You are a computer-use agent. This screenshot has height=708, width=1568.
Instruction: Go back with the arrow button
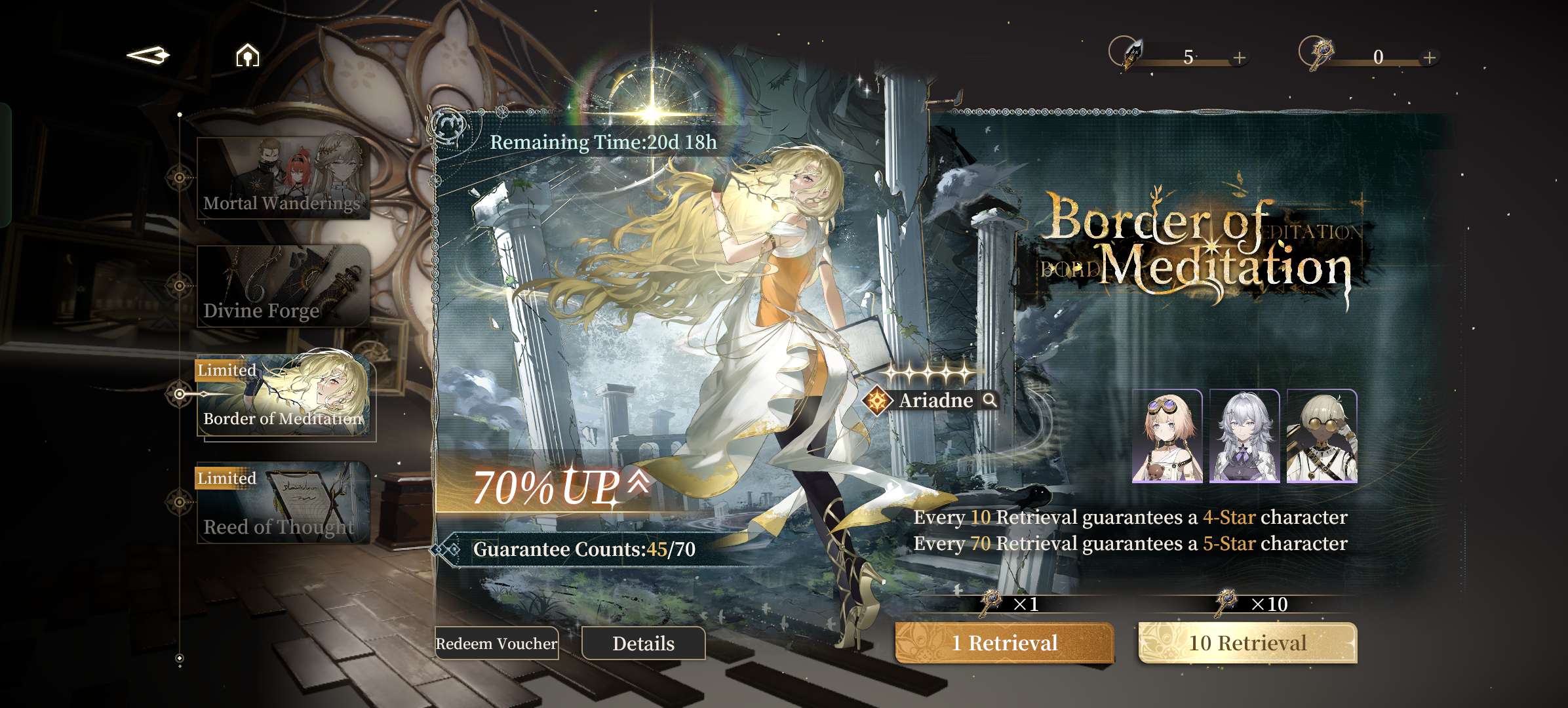(x=148, y=55)
